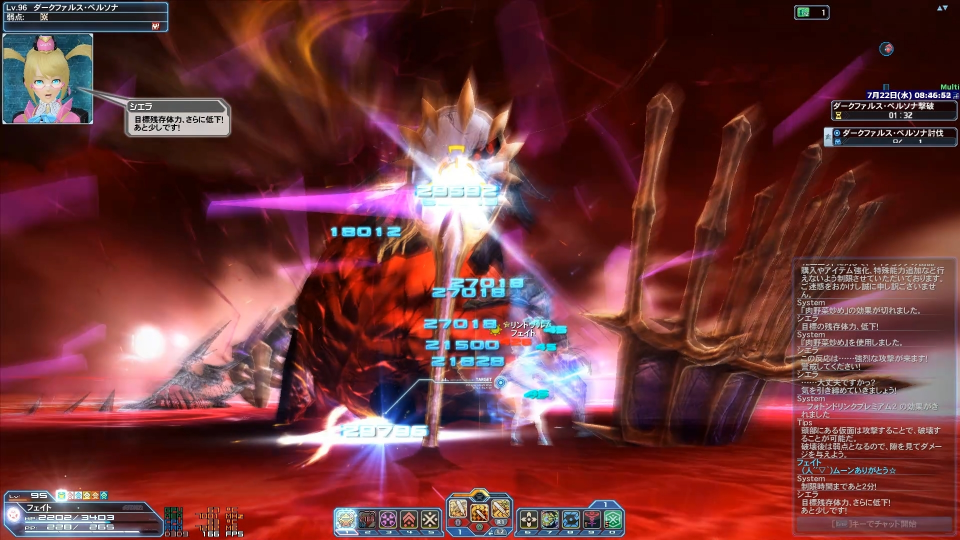This screenshot has height=540, width=960.
Task: Select Dark Falz Persona target info panel
Action: tap(84, 17)
